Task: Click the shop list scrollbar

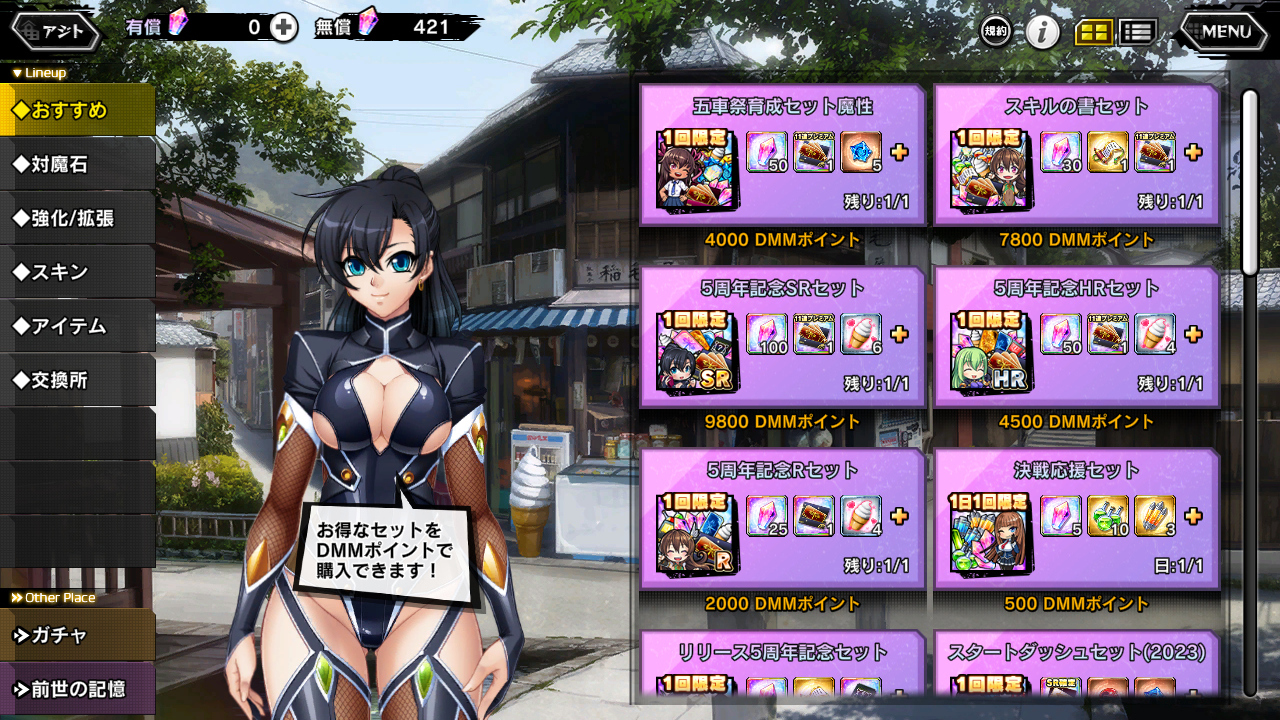Action: click(x=1249, y=180)
